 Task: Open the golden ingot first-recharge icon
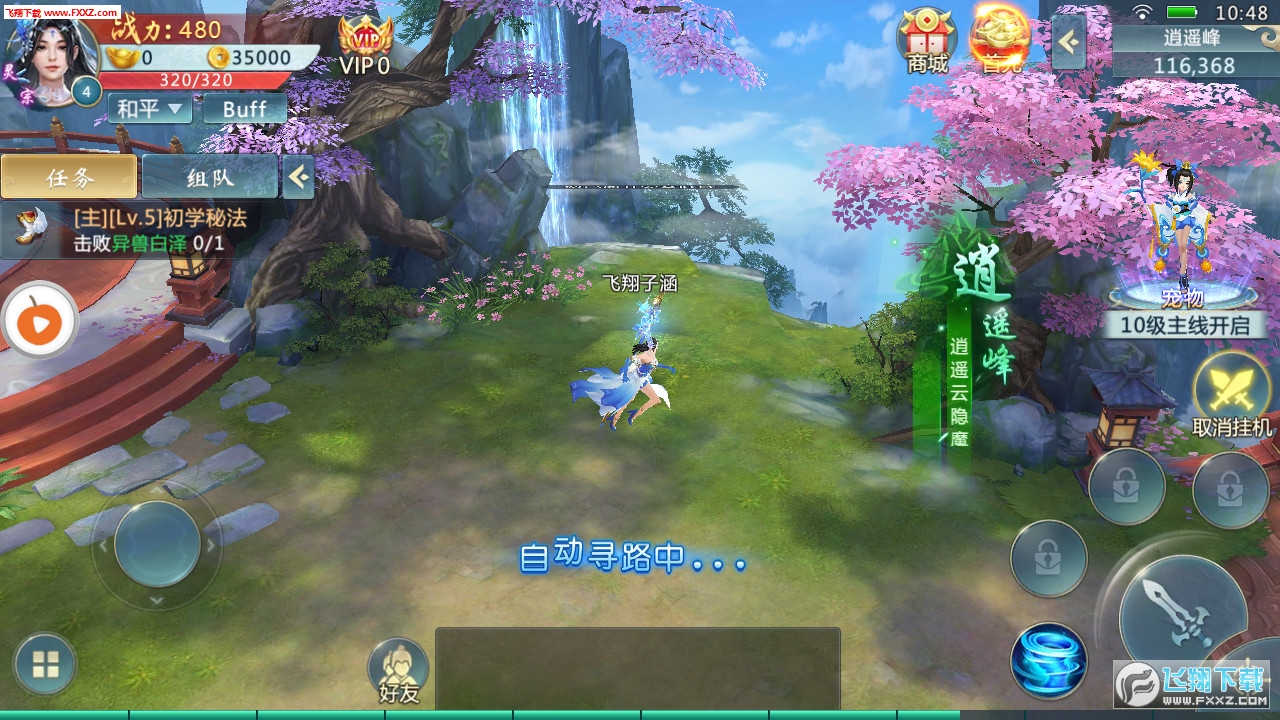tap(998, 40)
